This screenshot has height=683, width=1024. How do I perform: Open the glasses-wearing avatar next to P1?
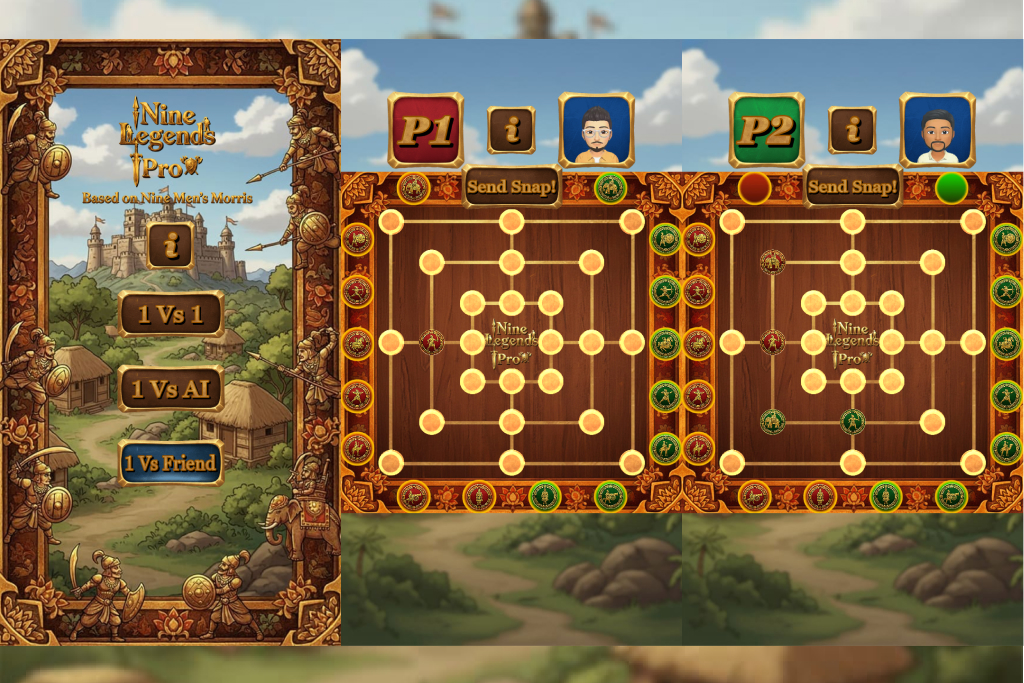tap(597, 130)
